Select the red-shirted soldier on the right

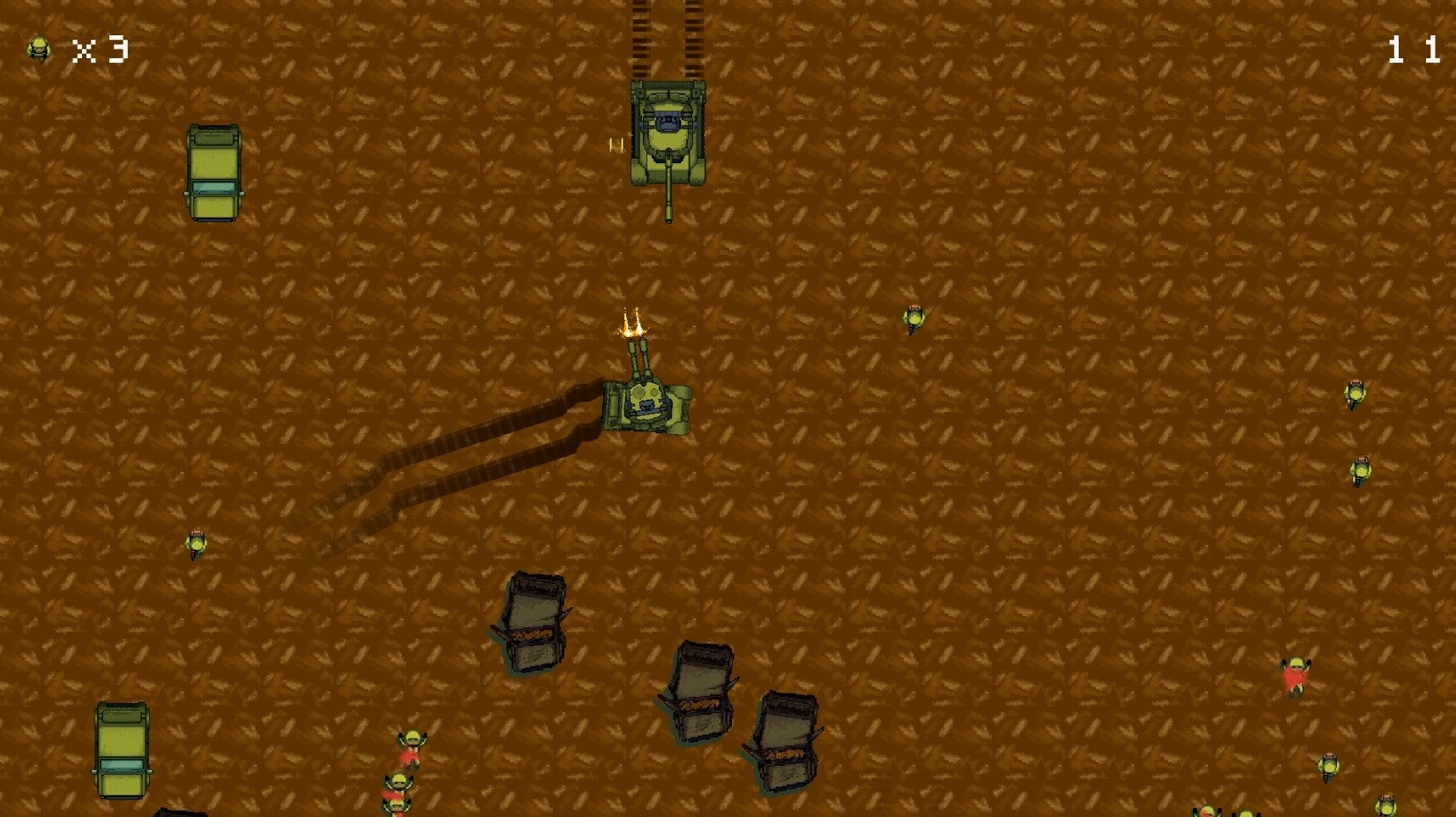[x=1296, y=675]
